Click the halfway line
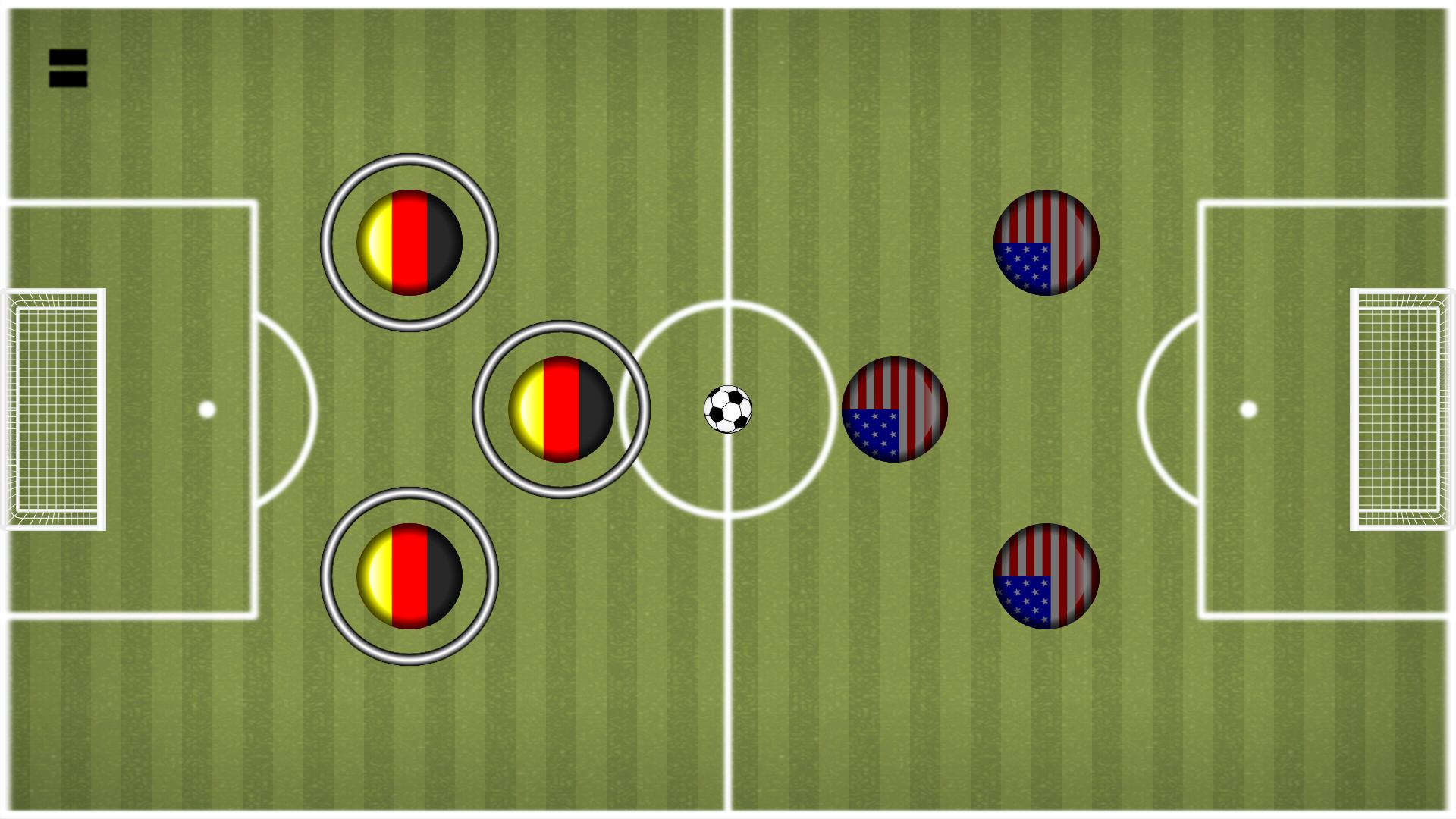The width and height of the screenshot is (1456, 819). [728, 152]
